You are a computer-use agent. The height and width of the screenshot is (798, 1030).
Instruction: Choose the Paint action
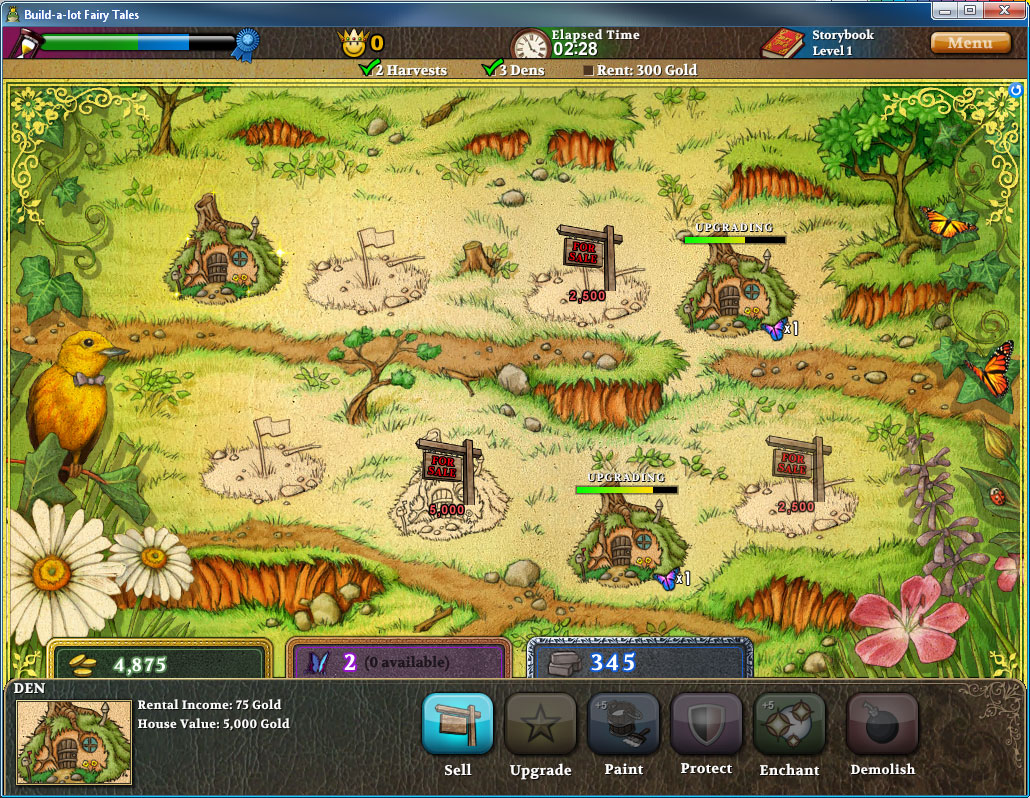(623, 723)
